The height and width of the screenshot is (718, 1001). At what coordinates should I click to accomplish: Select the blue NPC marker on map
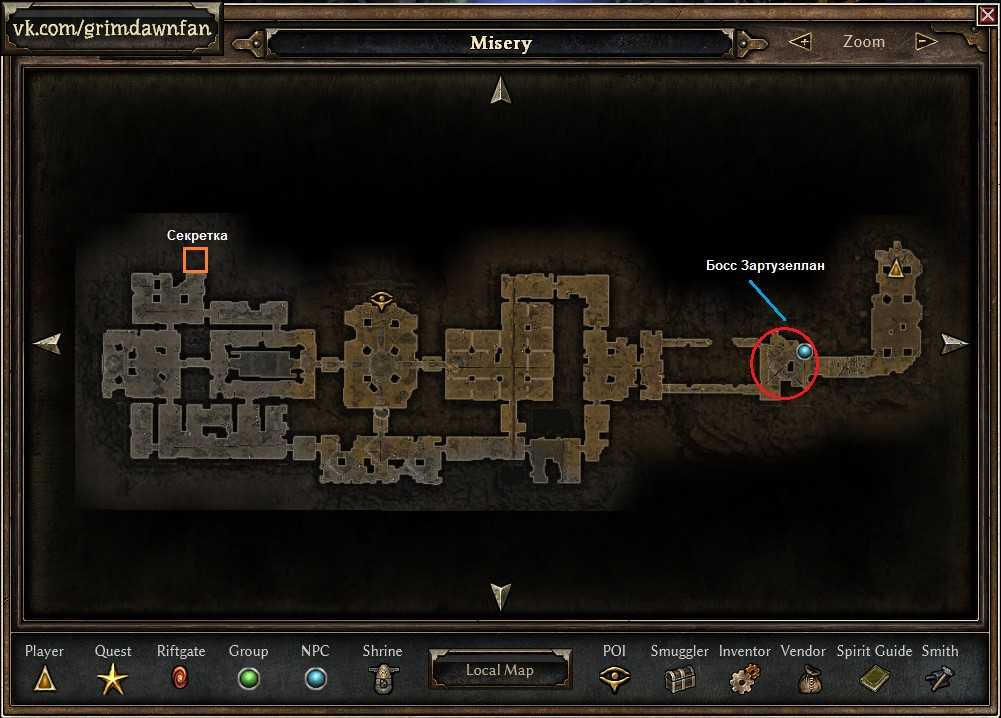click(x=804, y=352)
